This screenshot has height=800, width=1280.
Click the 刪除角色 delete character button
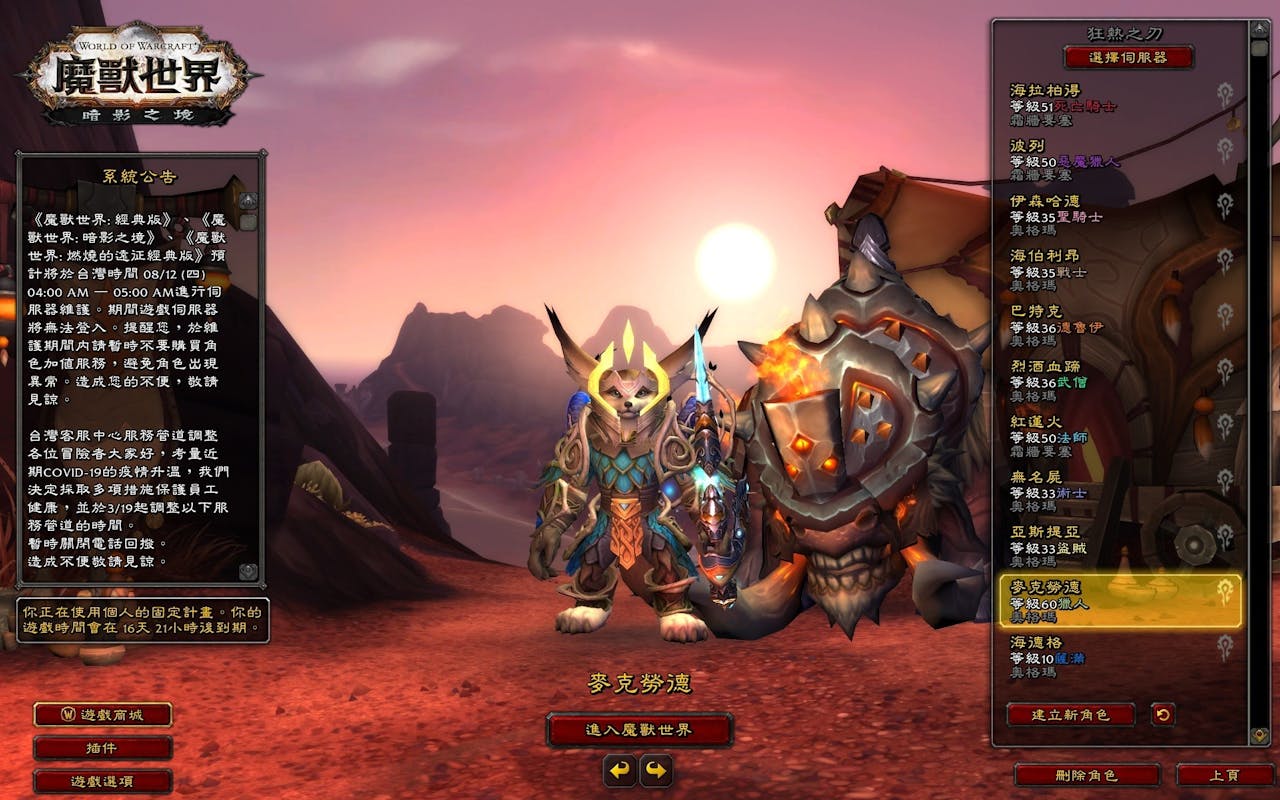1086,775
